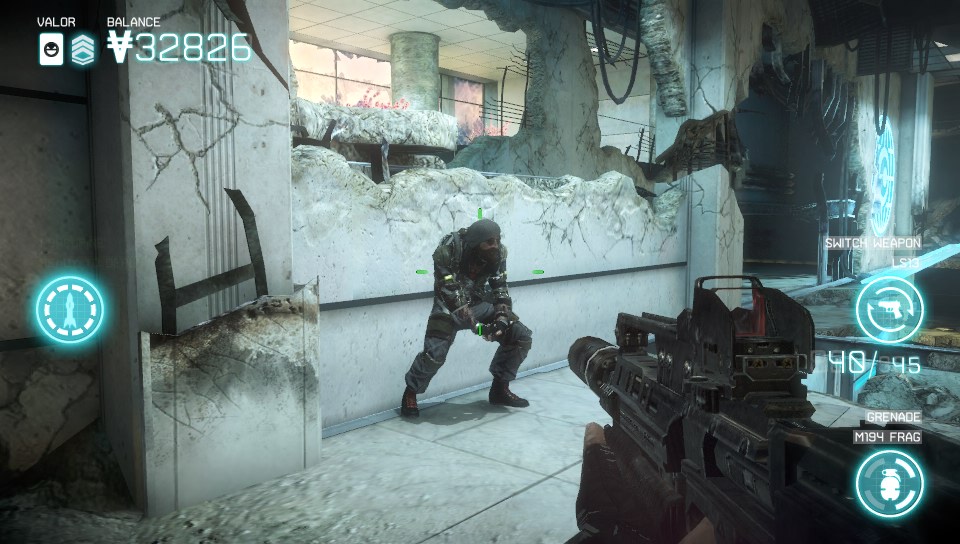
Task: Throw an M194 Frag grenade
Action: pos(889,483)
